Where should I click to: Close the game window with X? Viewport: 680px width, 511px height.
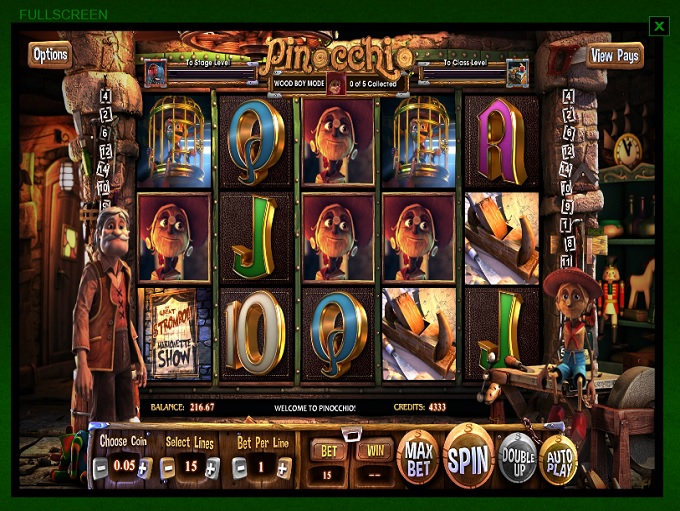coord(658,26)
